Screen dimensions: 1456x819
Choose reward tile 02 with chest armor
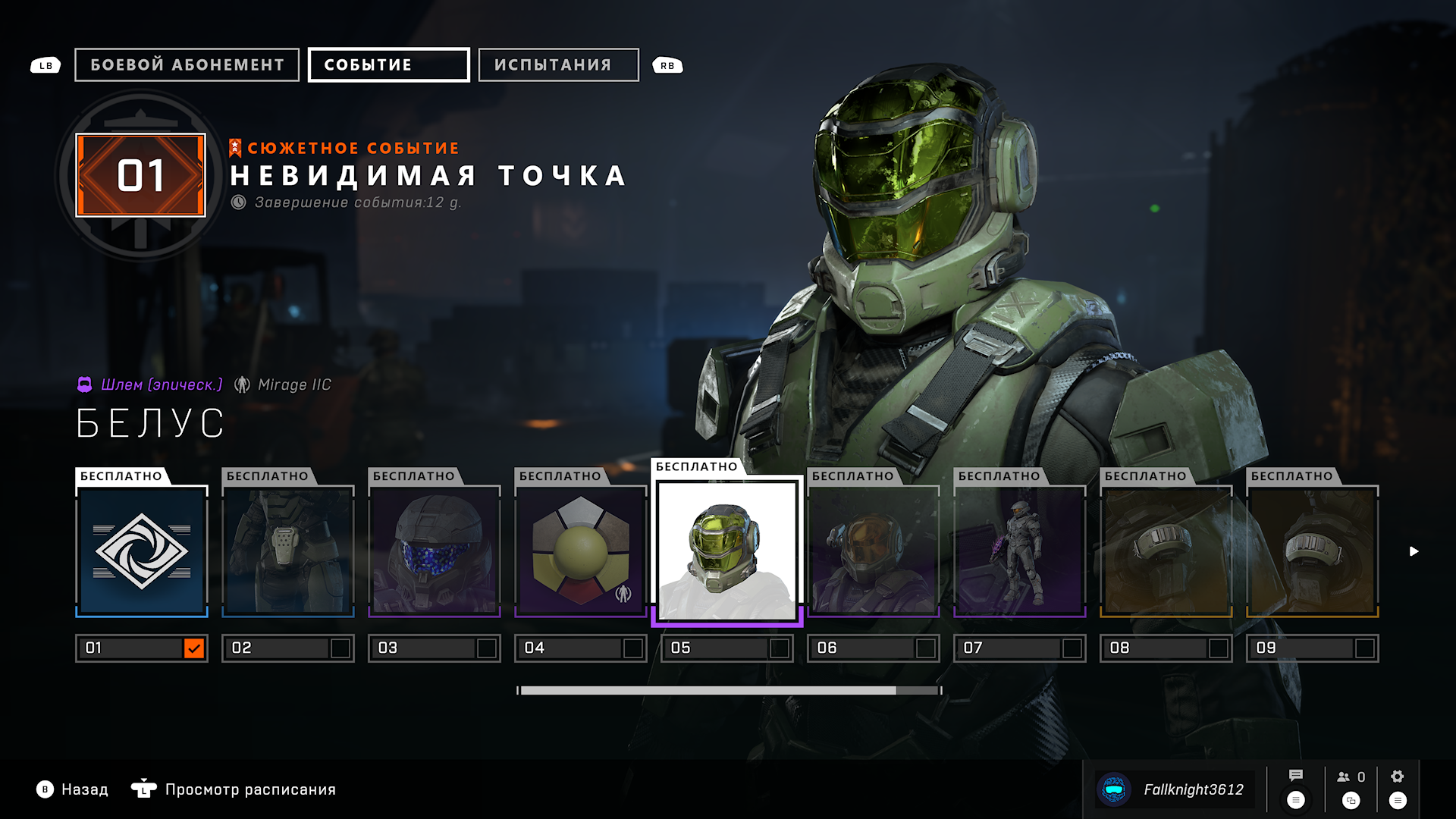[x=288, y=551]
